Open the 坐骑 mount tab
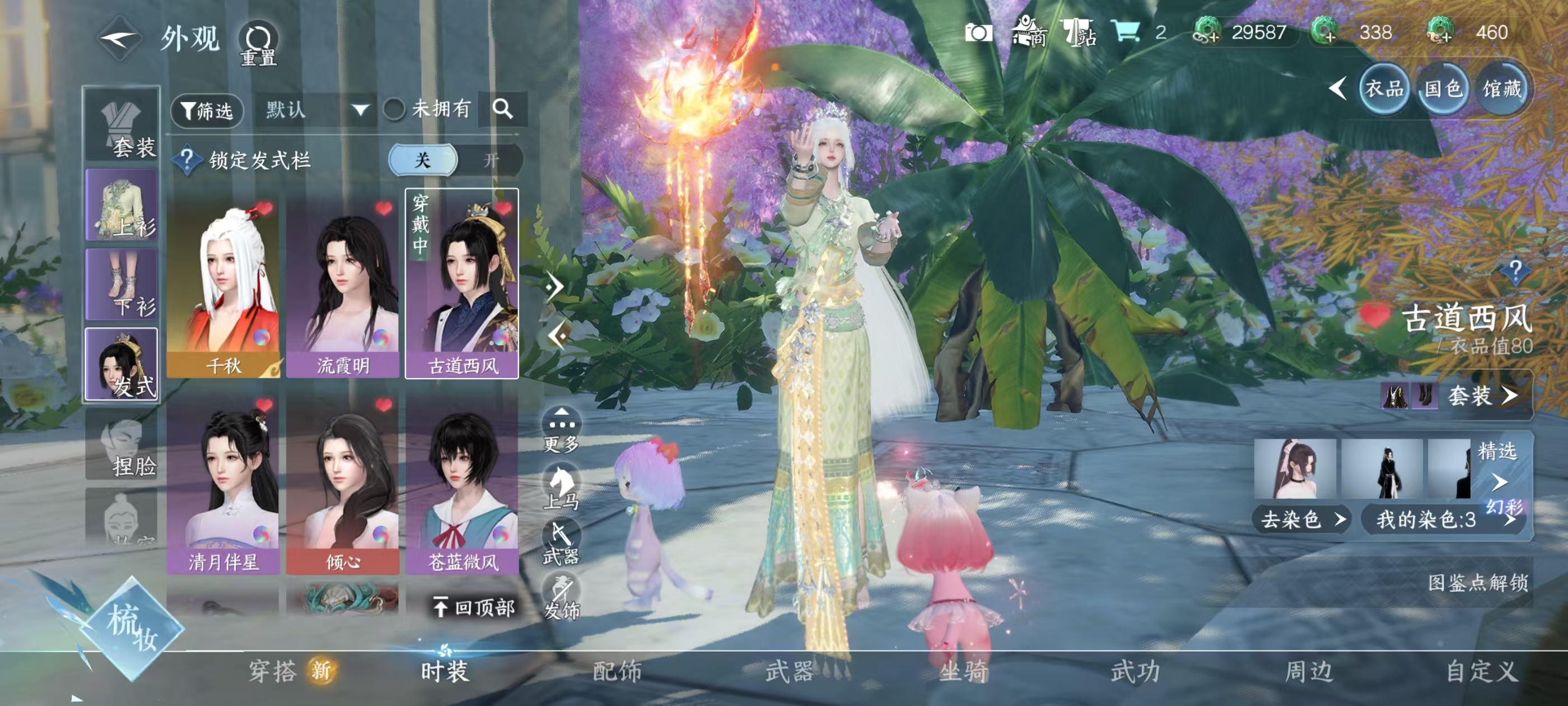Viewport: 1568px width, 706px height. click(x=964, y=671)
